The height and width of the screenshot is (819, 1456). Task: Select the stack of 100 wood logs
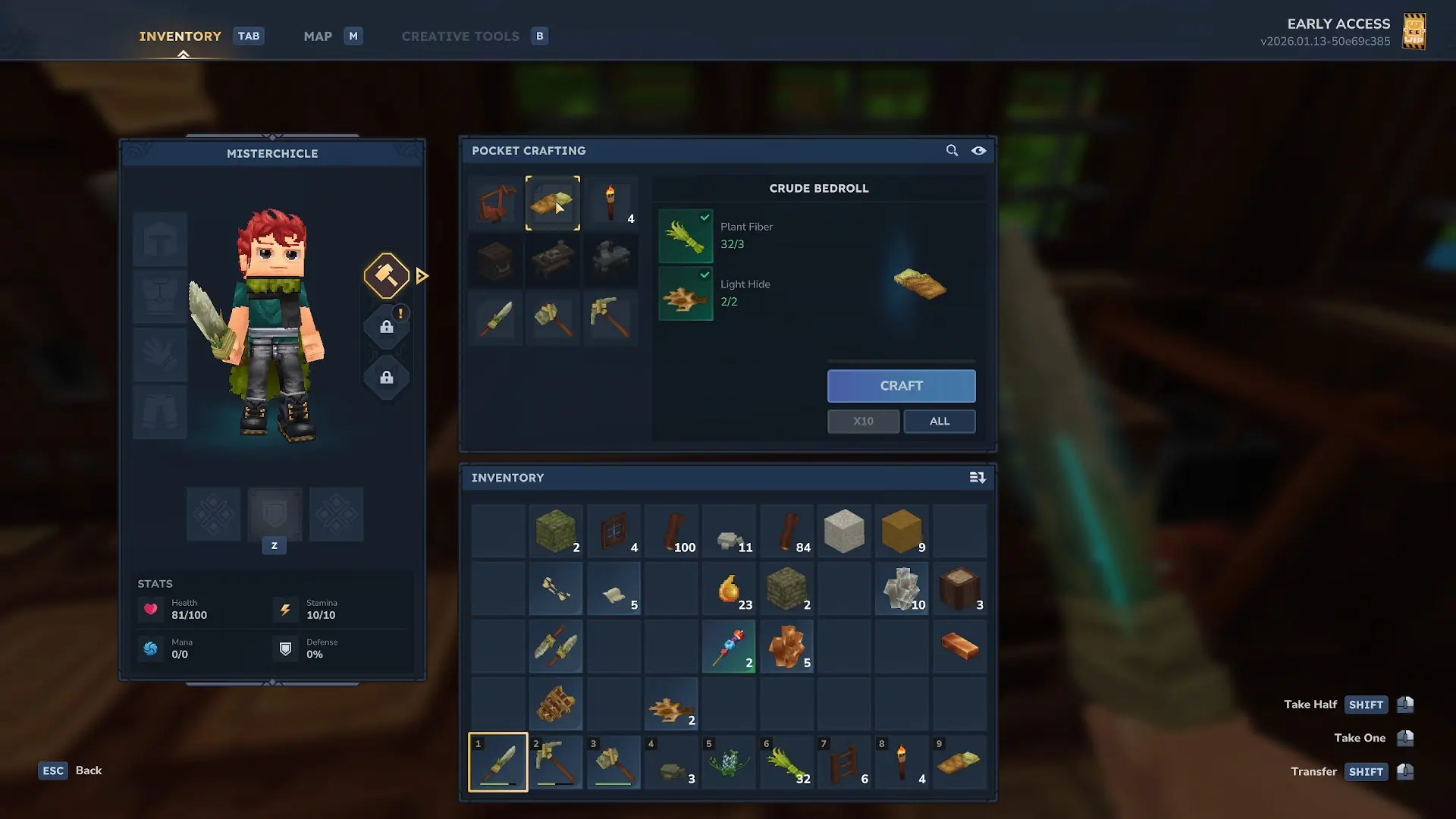click(672, 532)
